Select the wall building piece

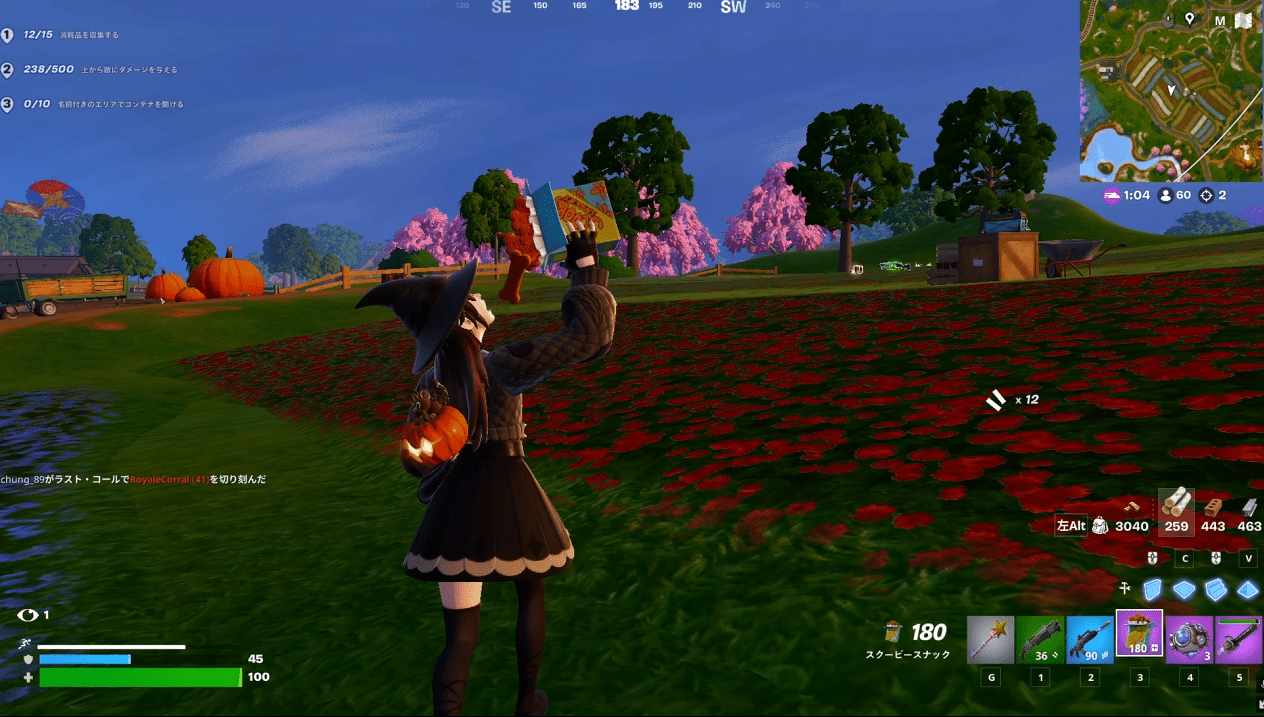point(1154,590)
